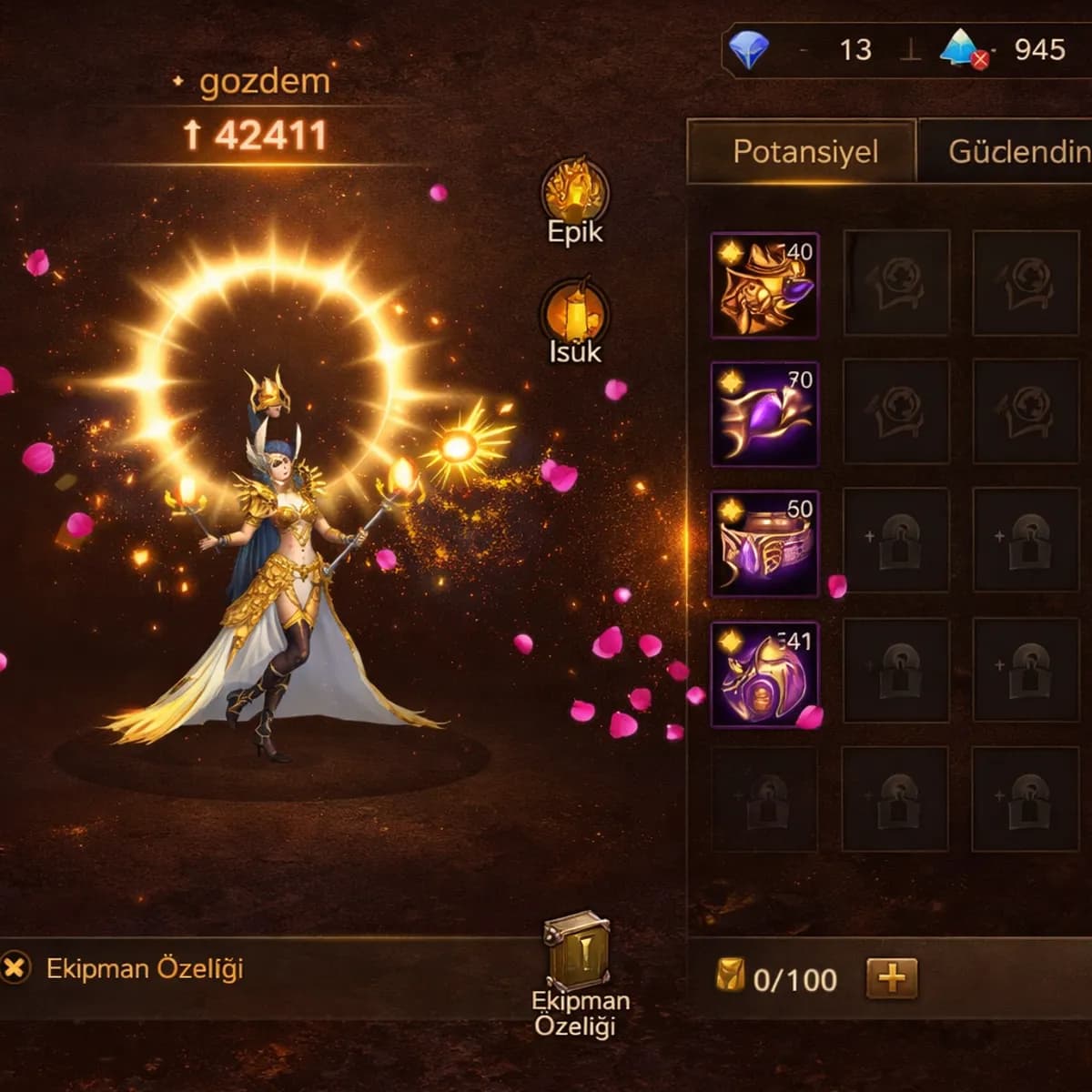Select the purple bracer equipment slot
This screenshot has width=1092, height=1092.
(x=764, y=543)
